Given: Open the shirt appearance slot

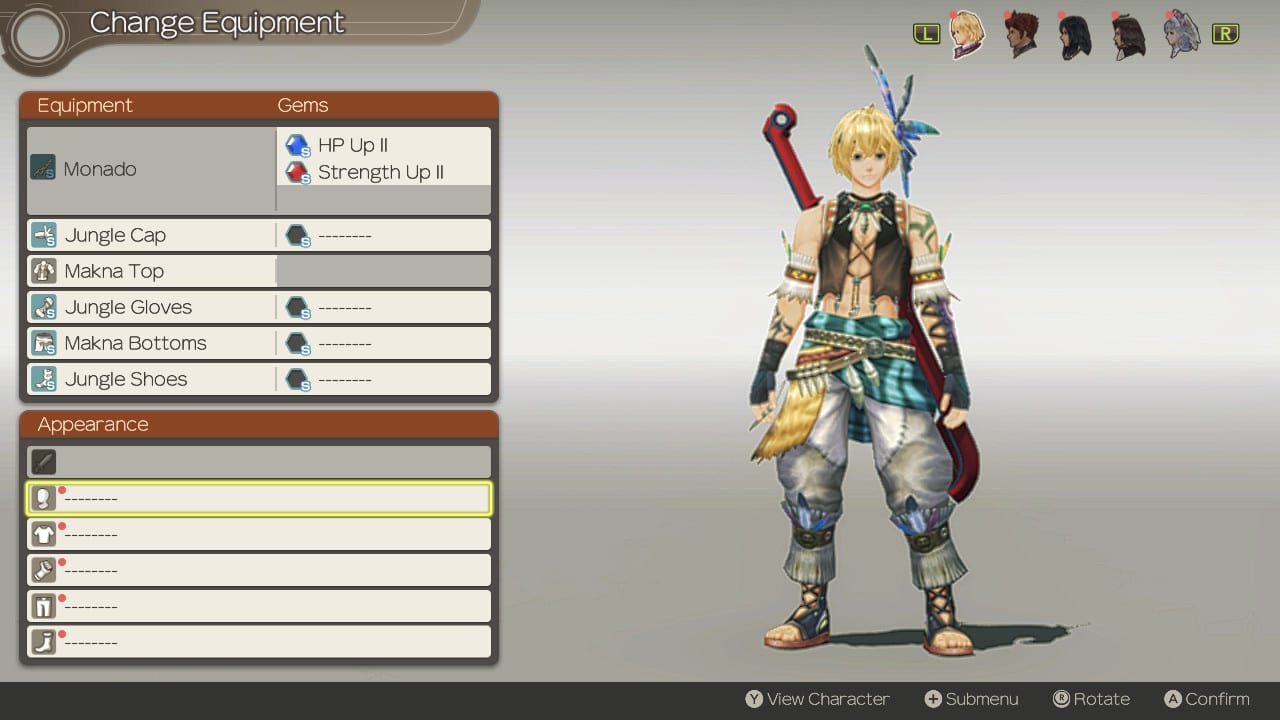Looking at the screenshot, I should pos(258,534).
